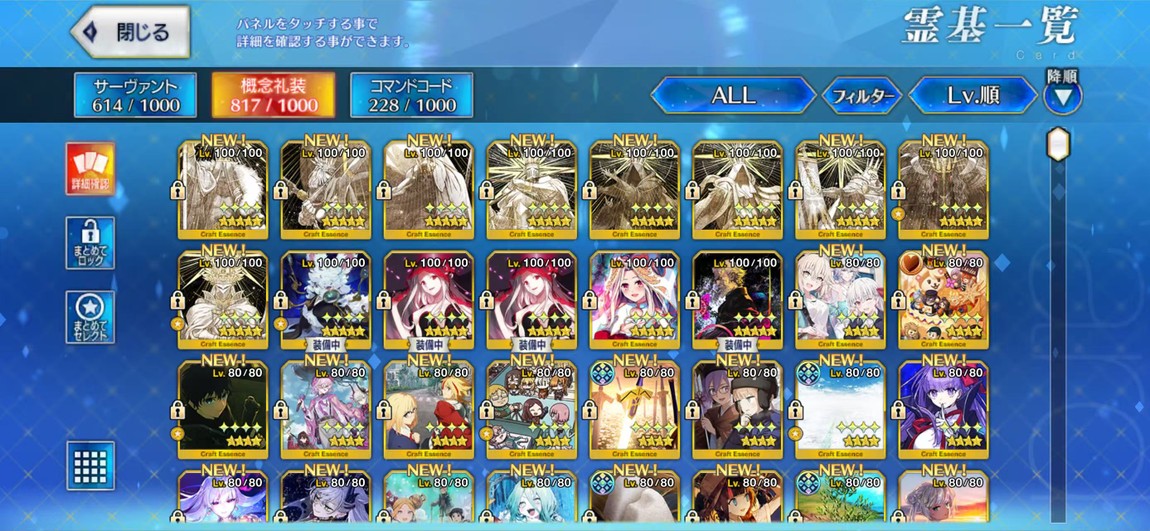Image resolution: width=1150 pixels, height=531 pixels.
Task: Pick the blue flower figure Lv.100 card
Action: point(325,300)
